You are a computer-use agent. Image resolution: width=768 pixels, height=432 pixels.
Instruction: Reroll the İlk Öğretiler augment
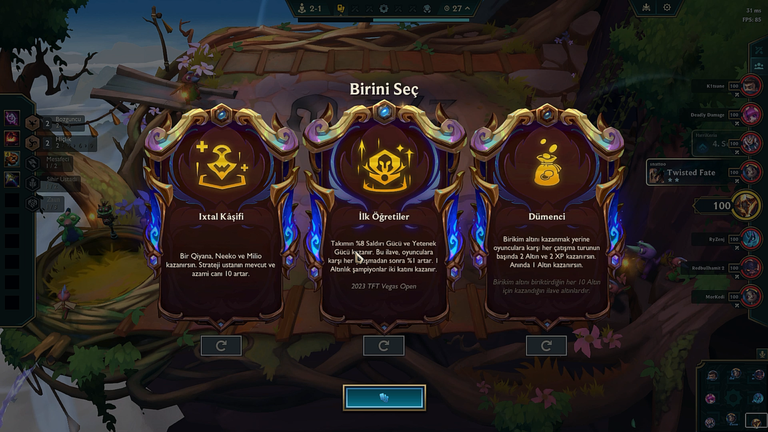(x=384, y=345)
